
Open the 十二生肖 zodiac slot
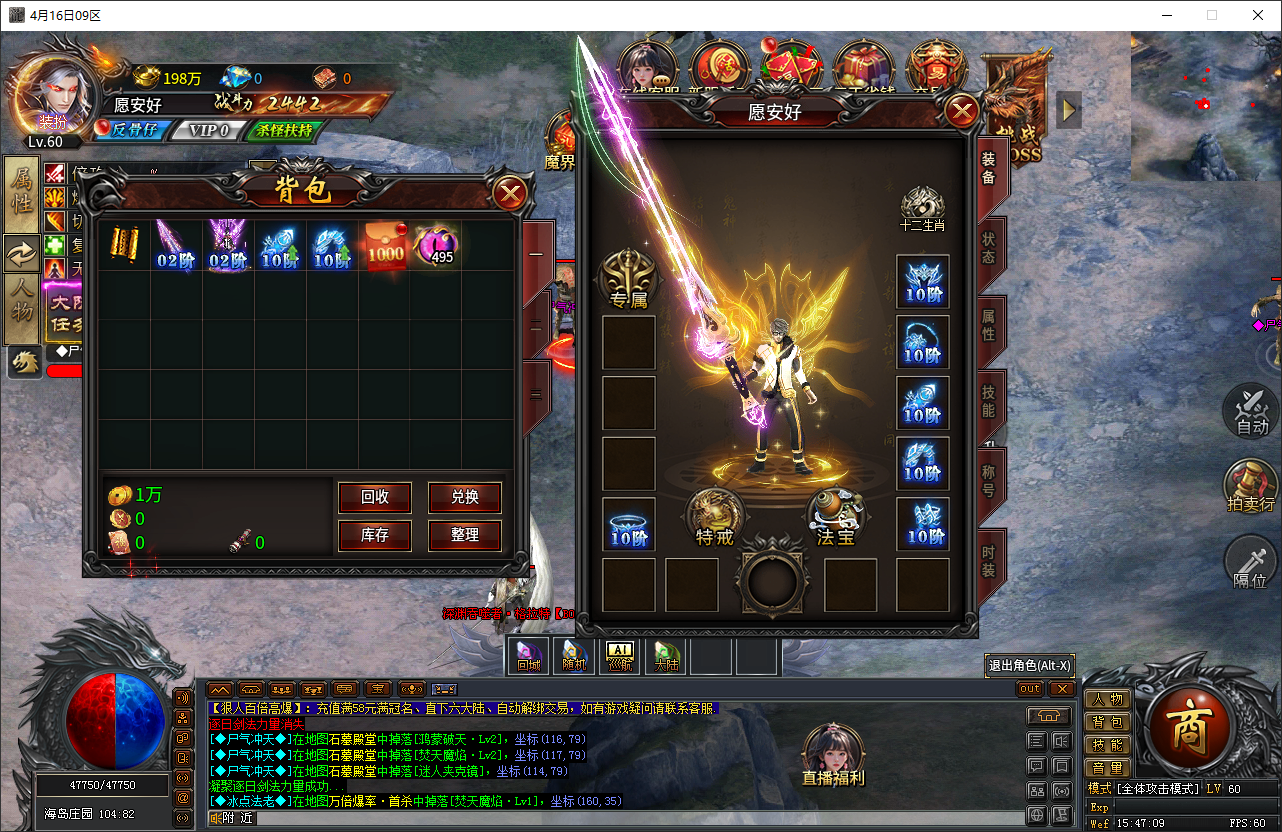click(922, 209)
